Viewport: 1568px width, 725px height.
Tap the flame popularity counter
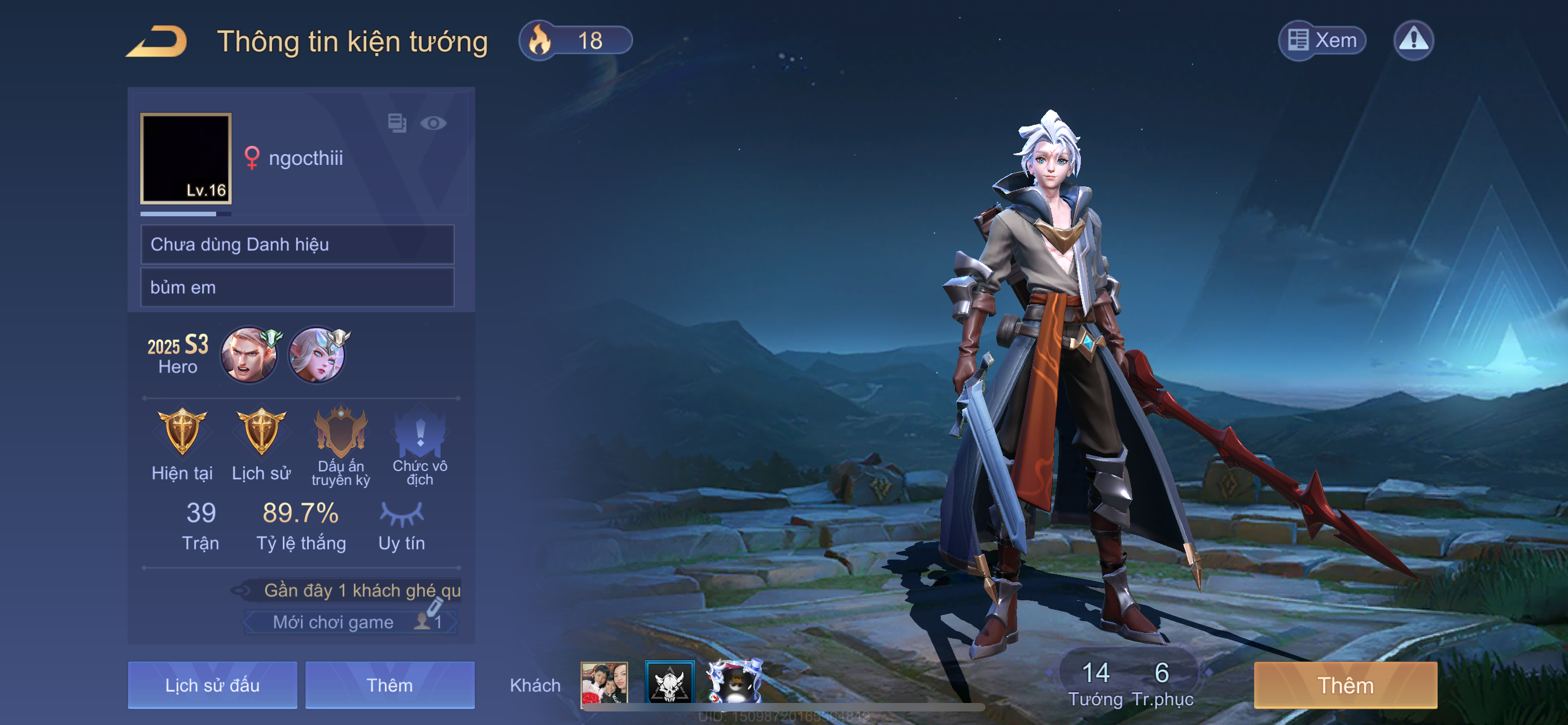click(575, 41)
